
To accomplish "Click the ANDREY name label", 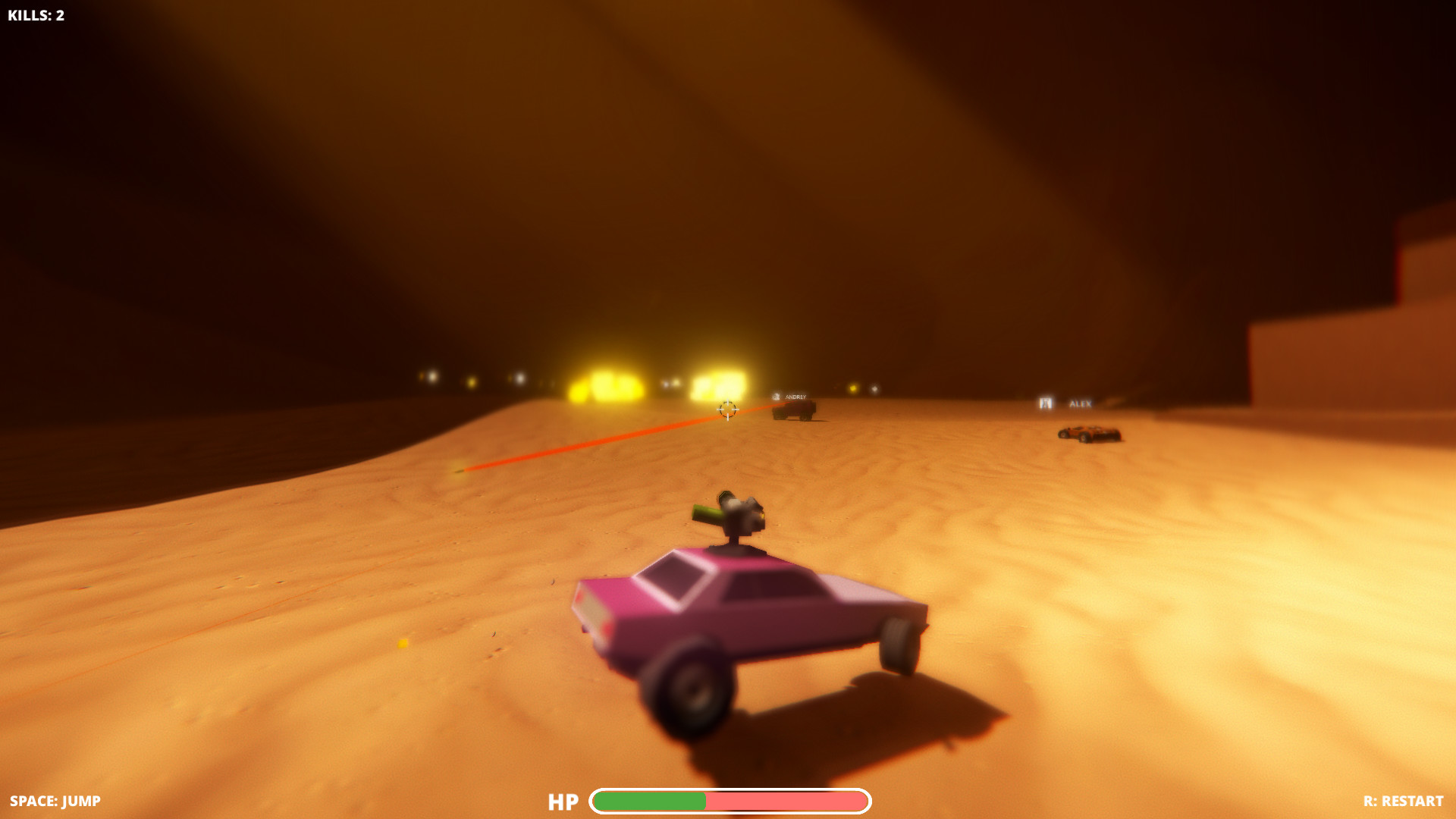I will 795,397.
